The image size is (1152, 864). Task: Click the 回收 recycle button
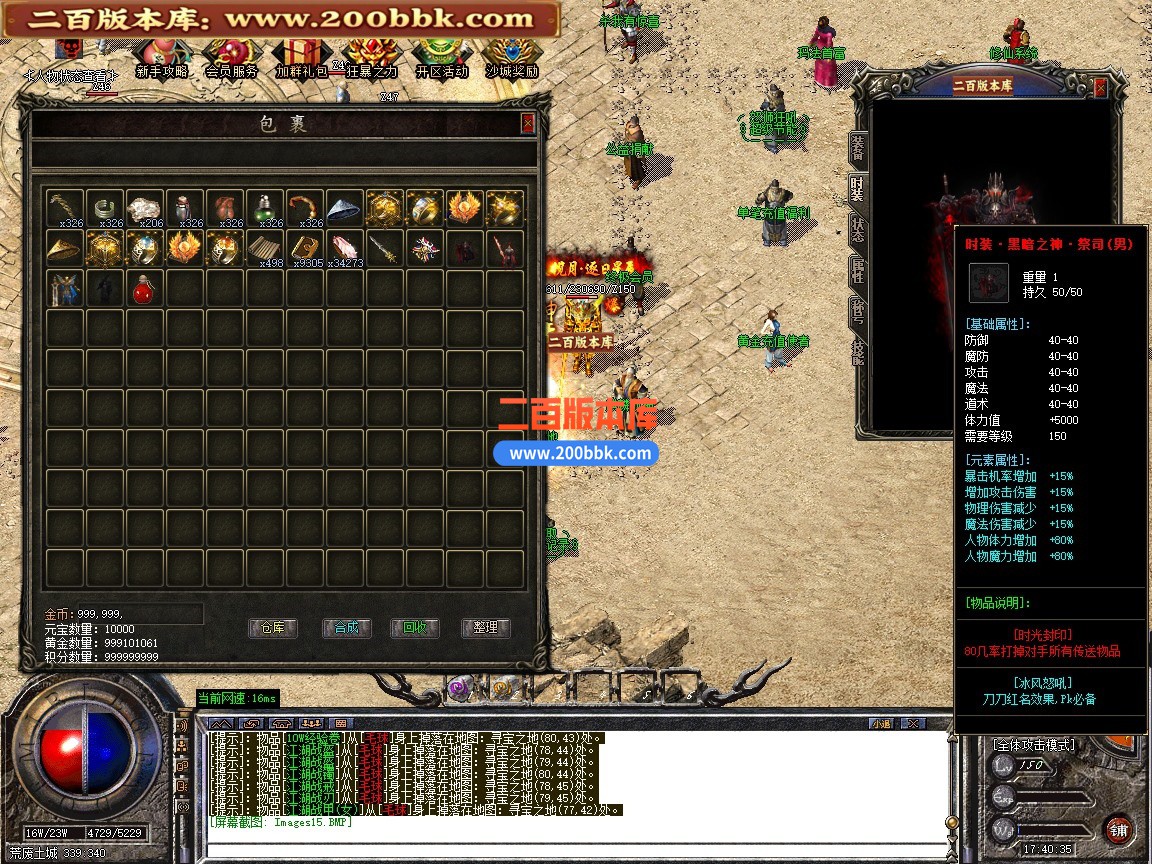(x=415, y=628)
